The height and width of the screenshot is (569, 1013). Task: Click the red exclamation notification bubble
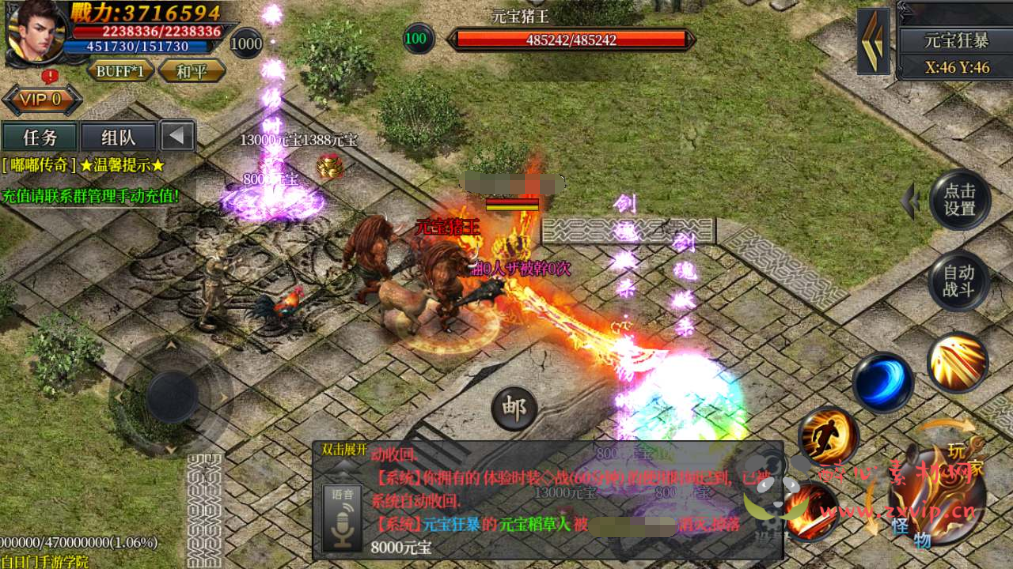tap(49, 77)
